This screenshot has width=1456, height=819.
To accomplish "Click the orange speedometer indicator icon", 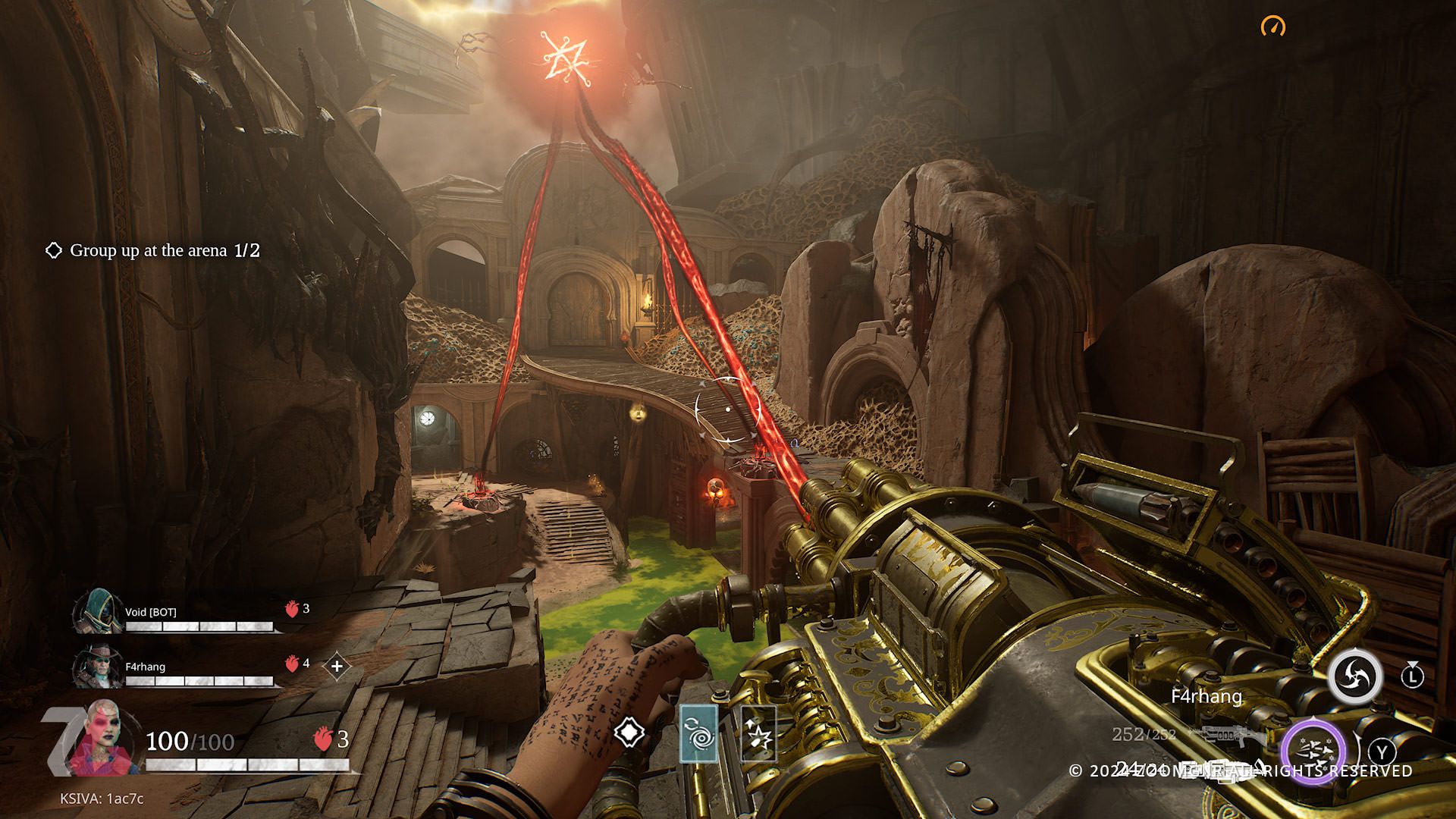I will (1273, 27).
